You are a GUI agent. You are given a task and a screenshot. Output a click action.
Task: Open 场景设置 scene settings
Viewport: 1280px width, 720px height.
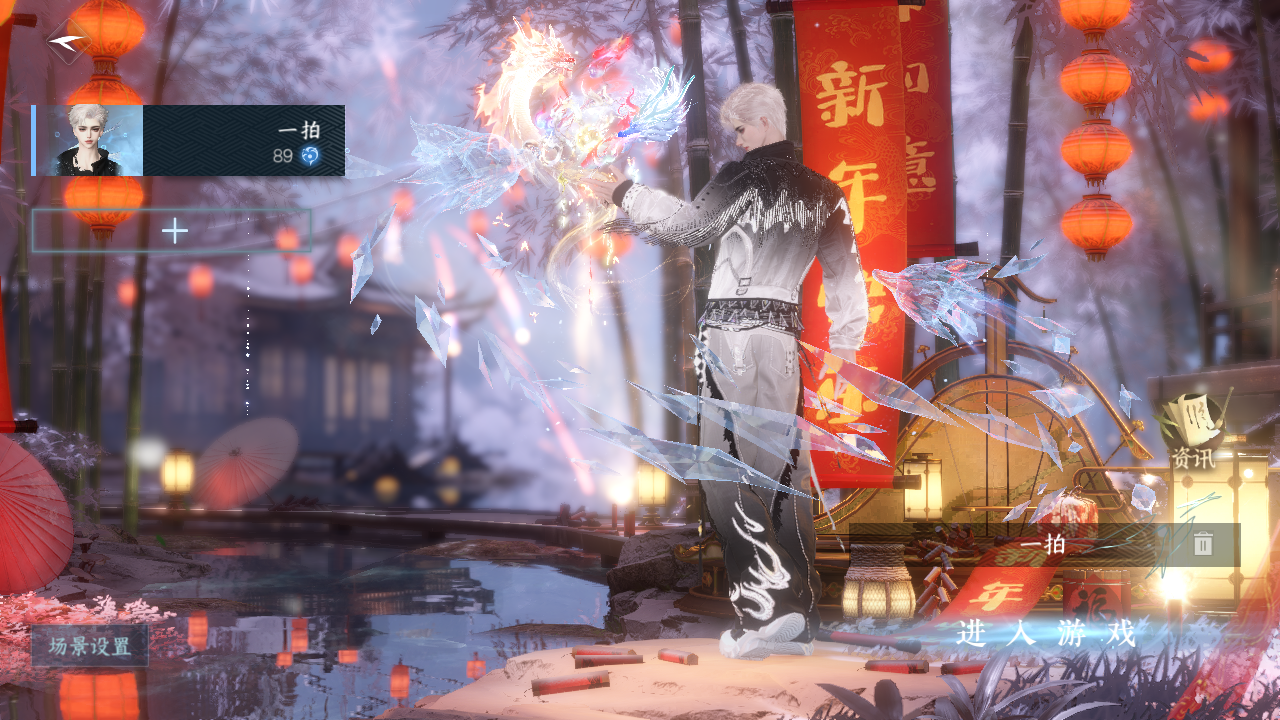click(x=90, y=646)
